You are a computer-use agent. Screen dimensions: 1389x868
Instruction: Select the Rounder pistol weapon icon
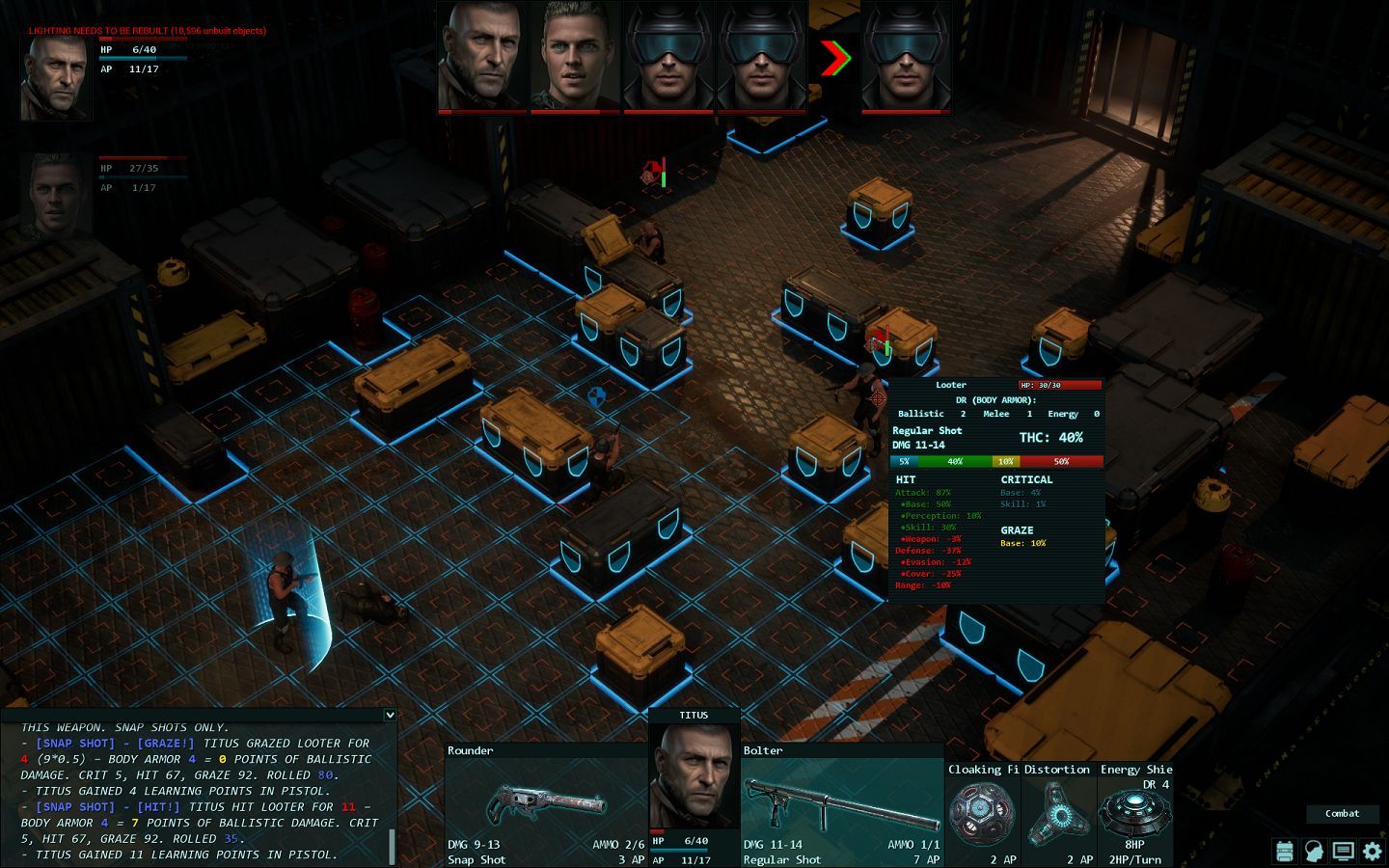[547, 803]
